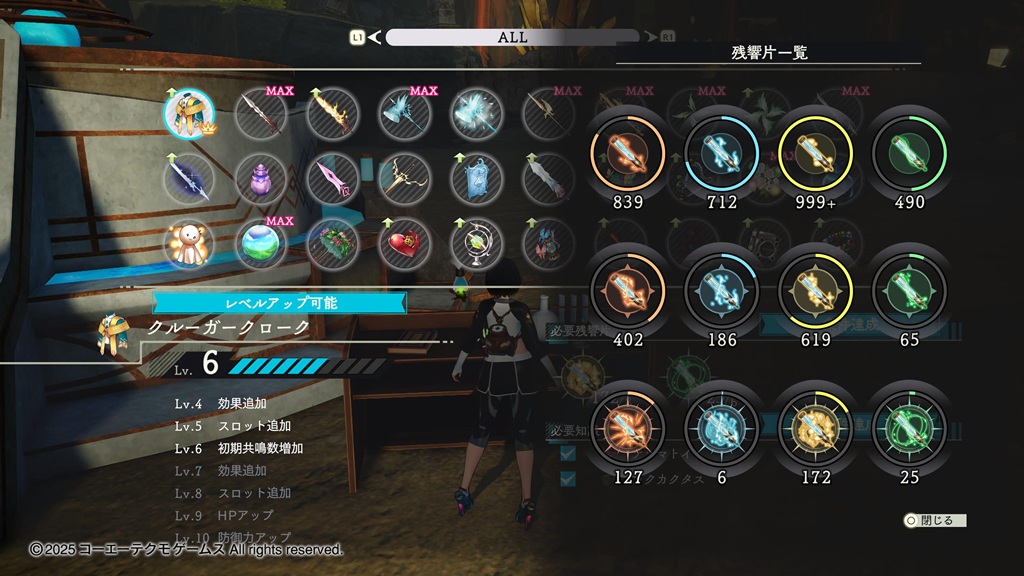
Task: Switch to the ALL category tab
Action: tap(512, 37)
